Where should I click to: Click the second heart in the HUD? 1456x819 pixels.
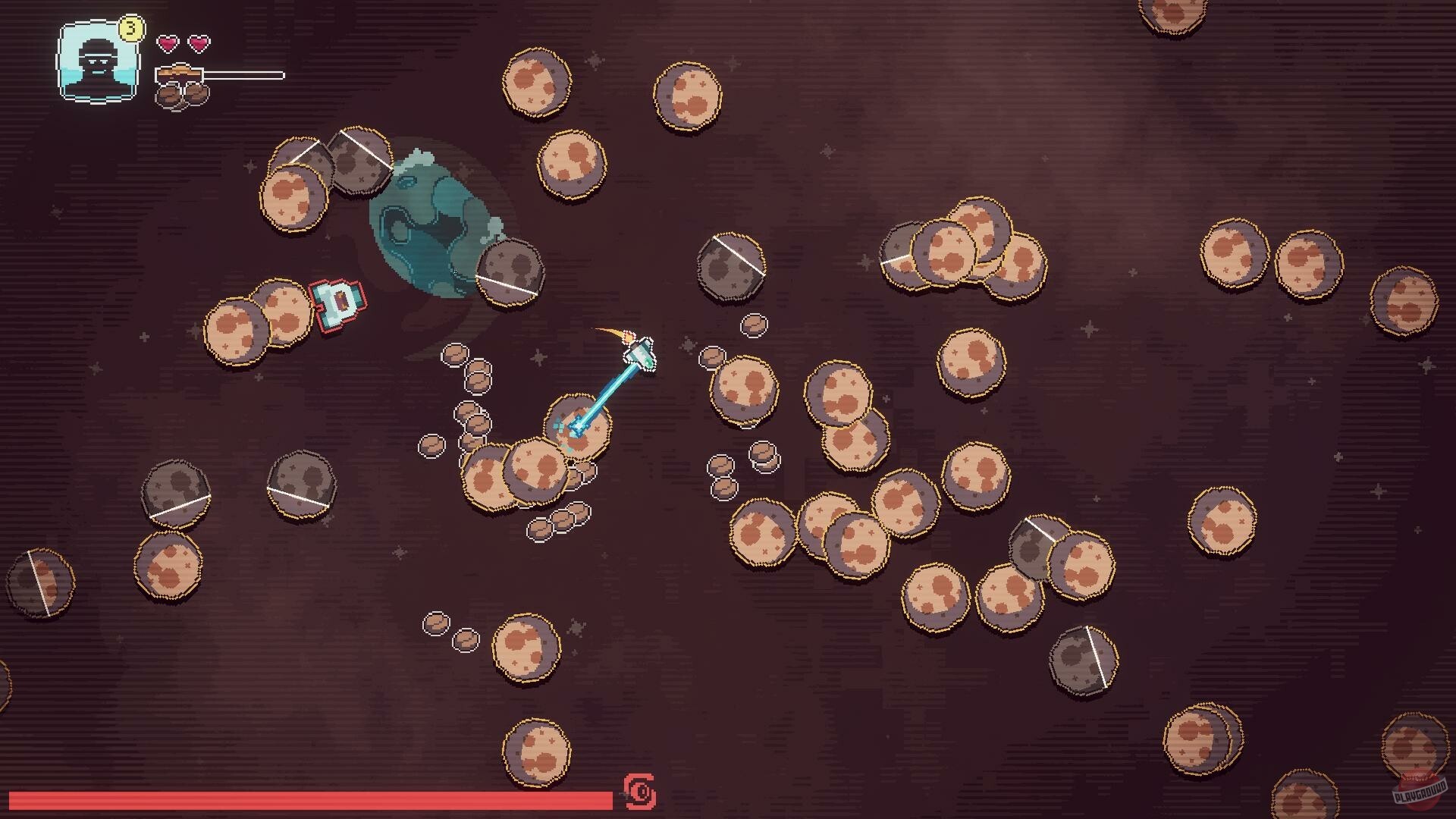[196, 43]
